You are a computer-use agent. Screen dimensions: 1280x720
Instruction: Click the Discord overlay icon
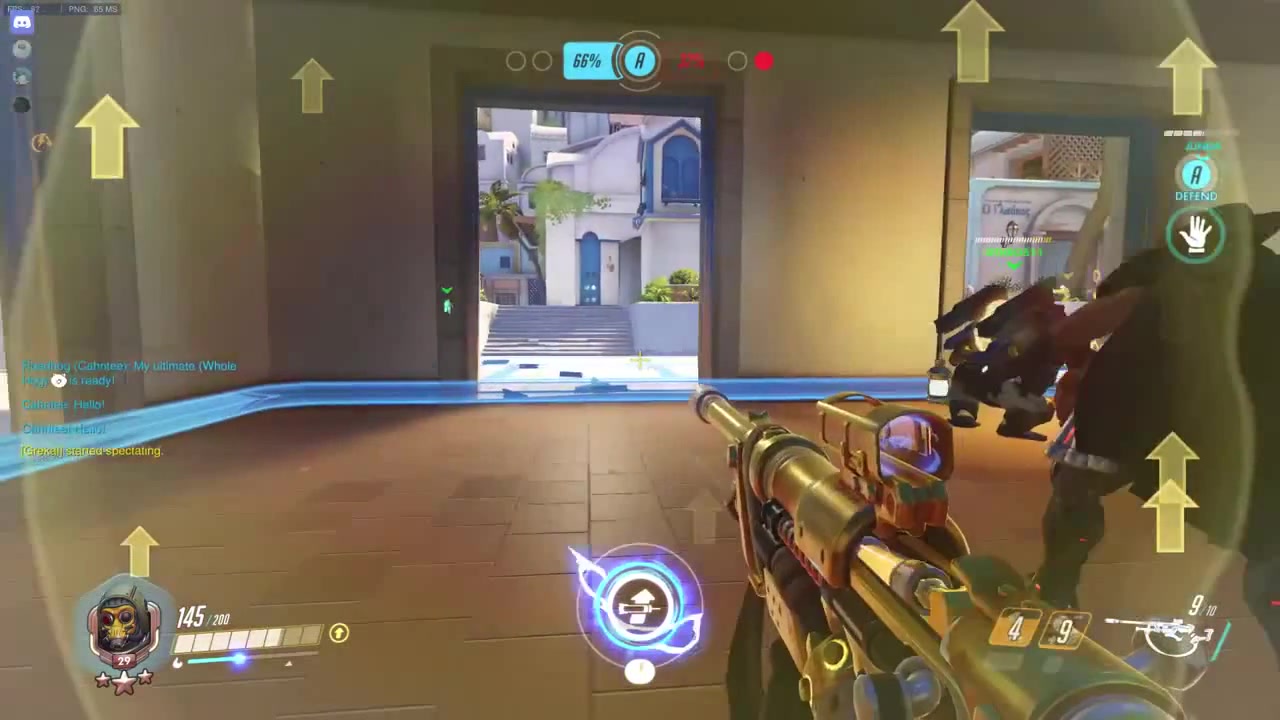coord(21,21)
